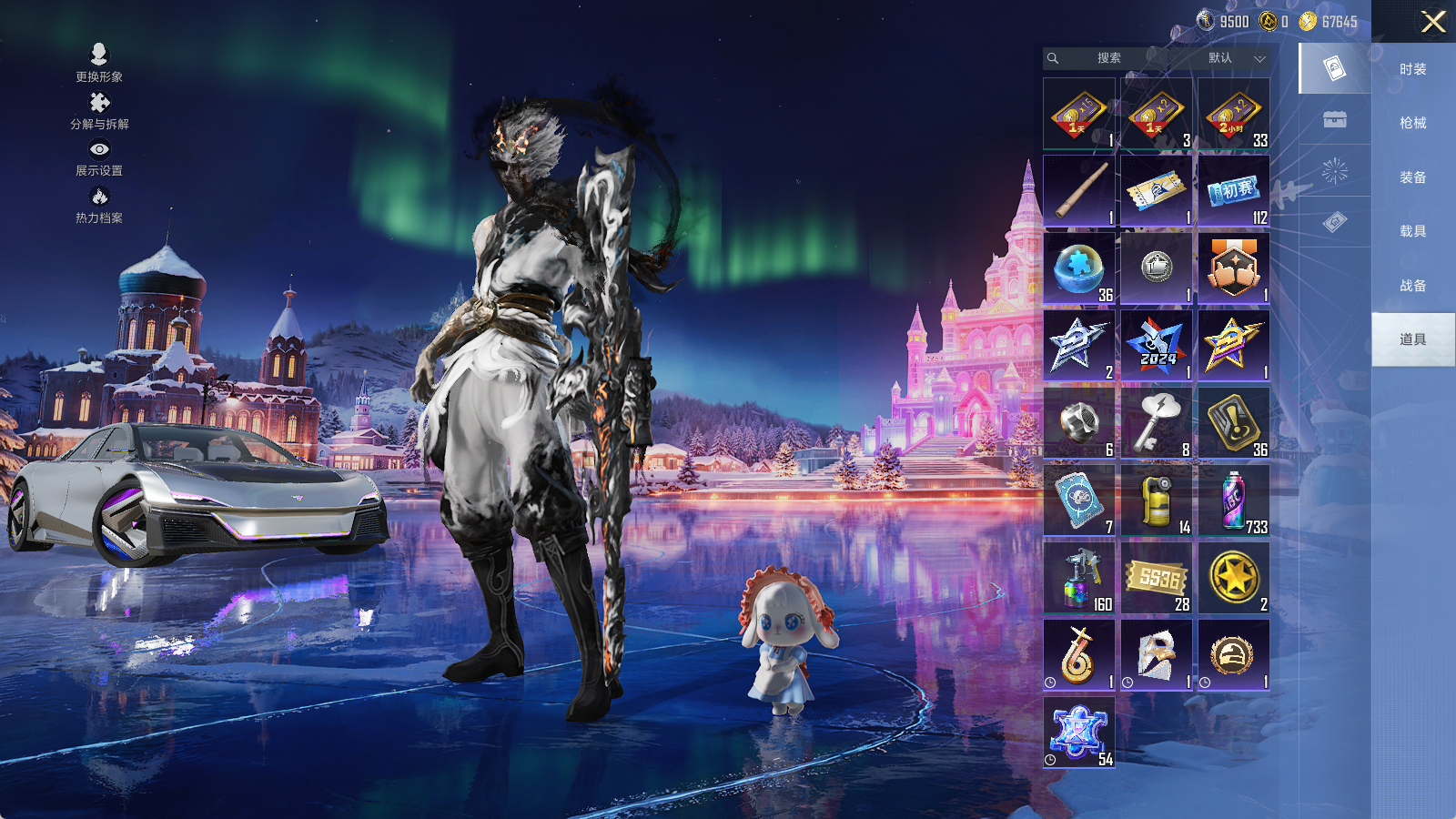The image size is (1456, 819).
Task: Switch to the 载具 vehicles tab
Action: click(x=1412, y=231)
